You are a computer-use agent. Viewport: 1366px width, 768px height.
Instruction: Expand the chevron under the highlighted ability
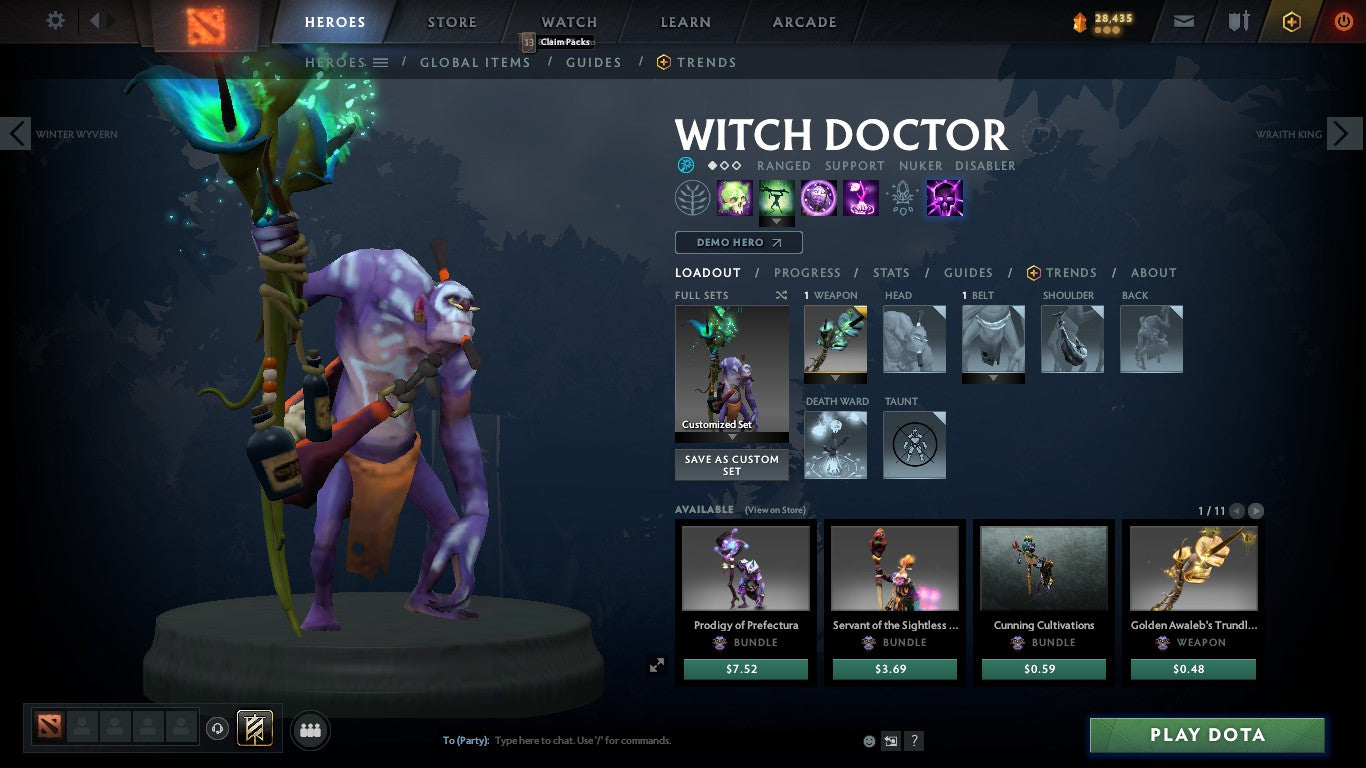pos(778,219)
